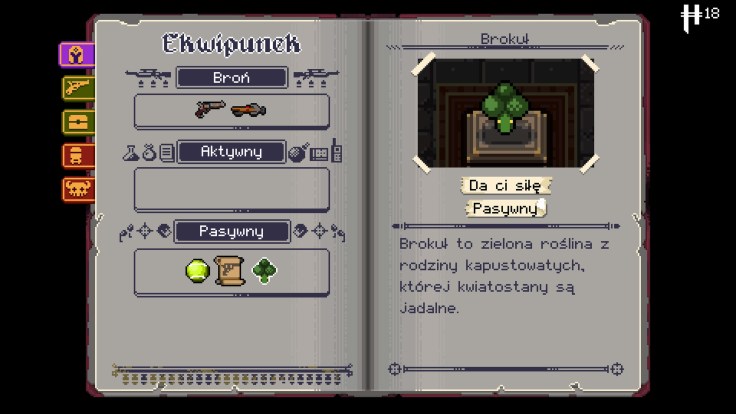Screen dimensions: 736x414
Task: Select the scroll passive item
Action: point(231,270)
